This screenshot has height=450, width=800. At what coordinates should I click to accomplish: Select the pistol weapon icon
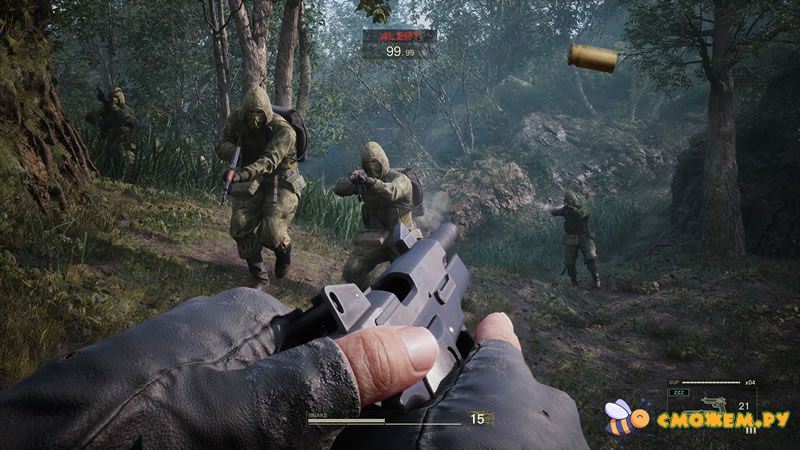[x=715, y=403]
